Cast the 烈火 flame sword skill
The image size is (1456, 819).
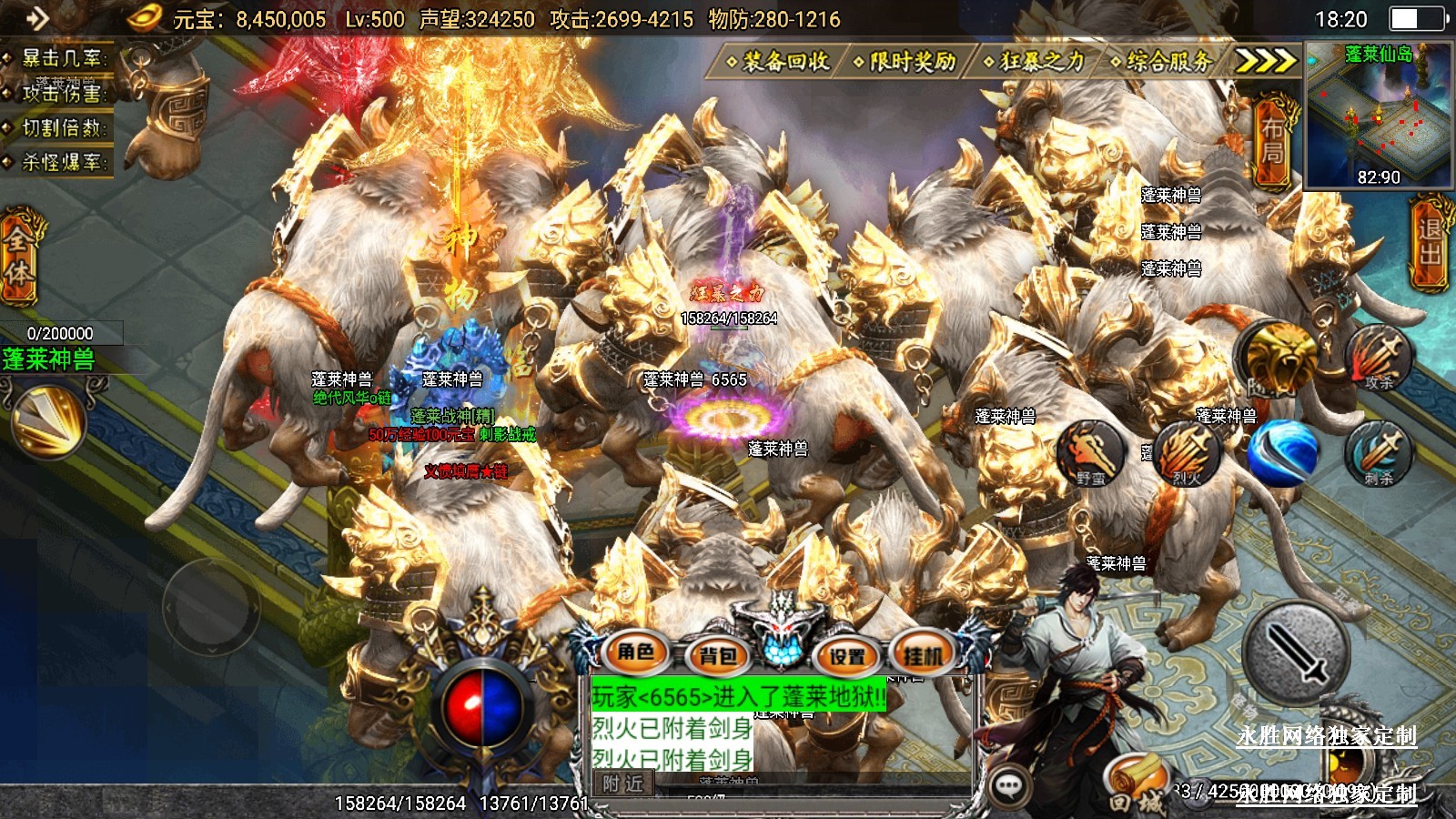point(1188,452)
